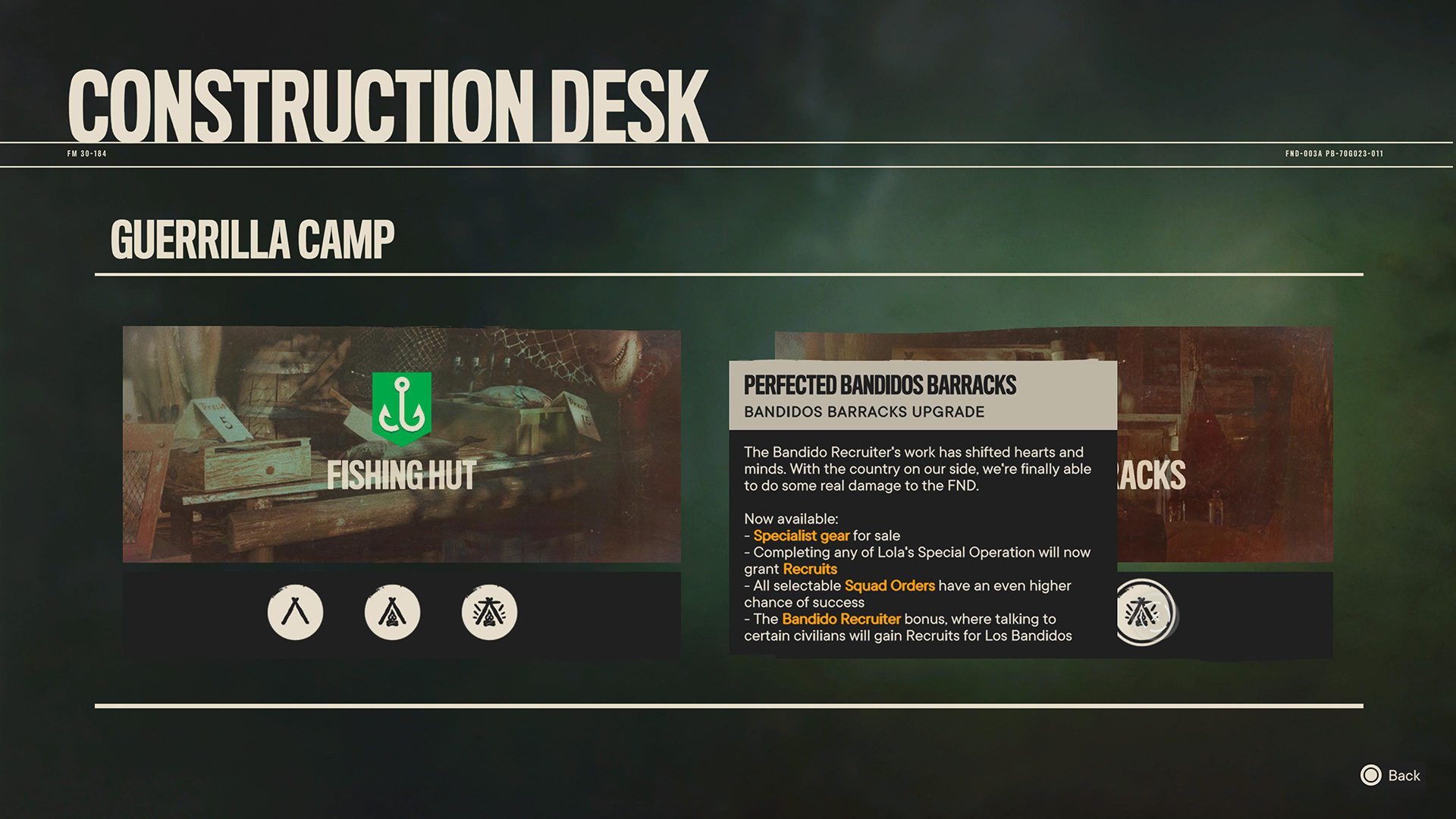Select the campfire tent upgrade icon under Fishing Hut

click(392, 613)
